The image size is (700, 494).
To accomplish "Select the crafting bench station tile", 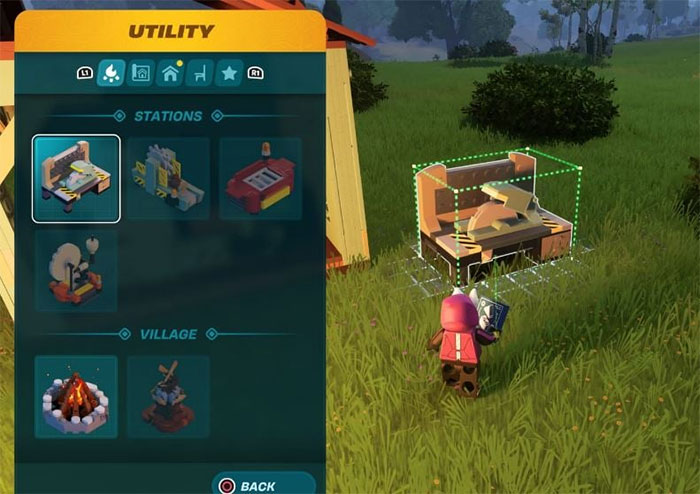I will click(76, 178).
